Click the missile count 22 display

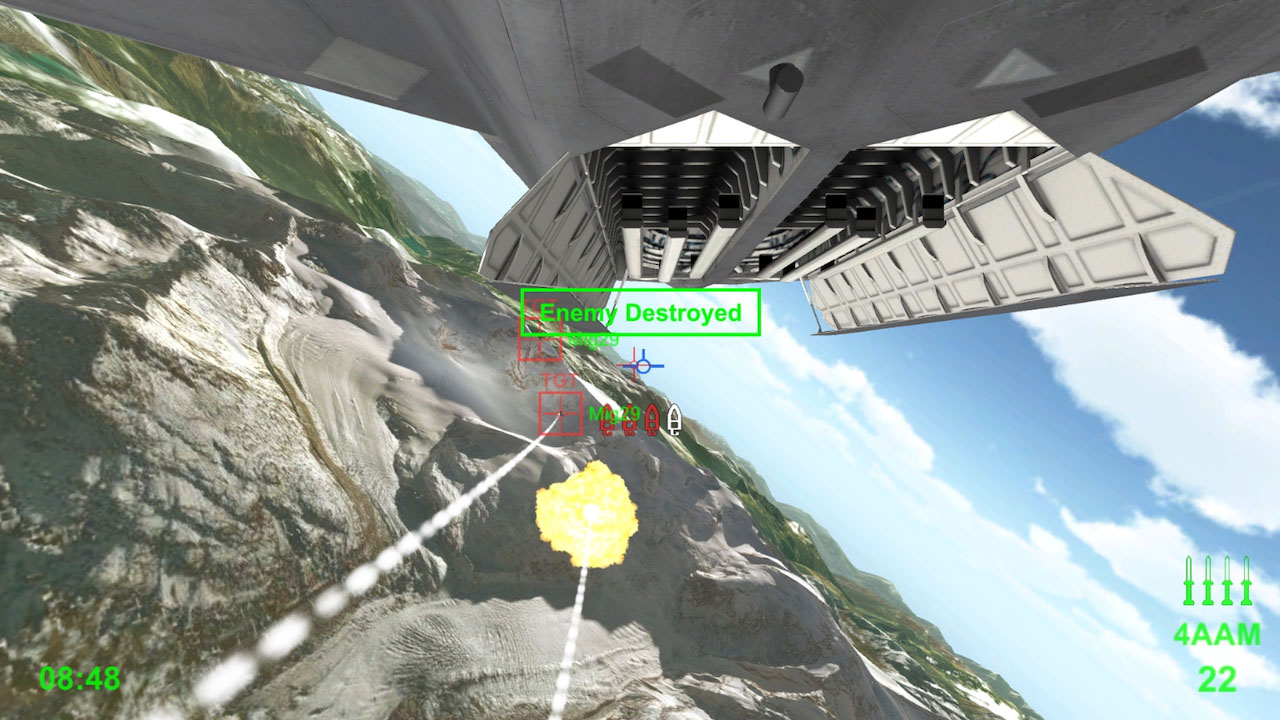(1216, 676)
